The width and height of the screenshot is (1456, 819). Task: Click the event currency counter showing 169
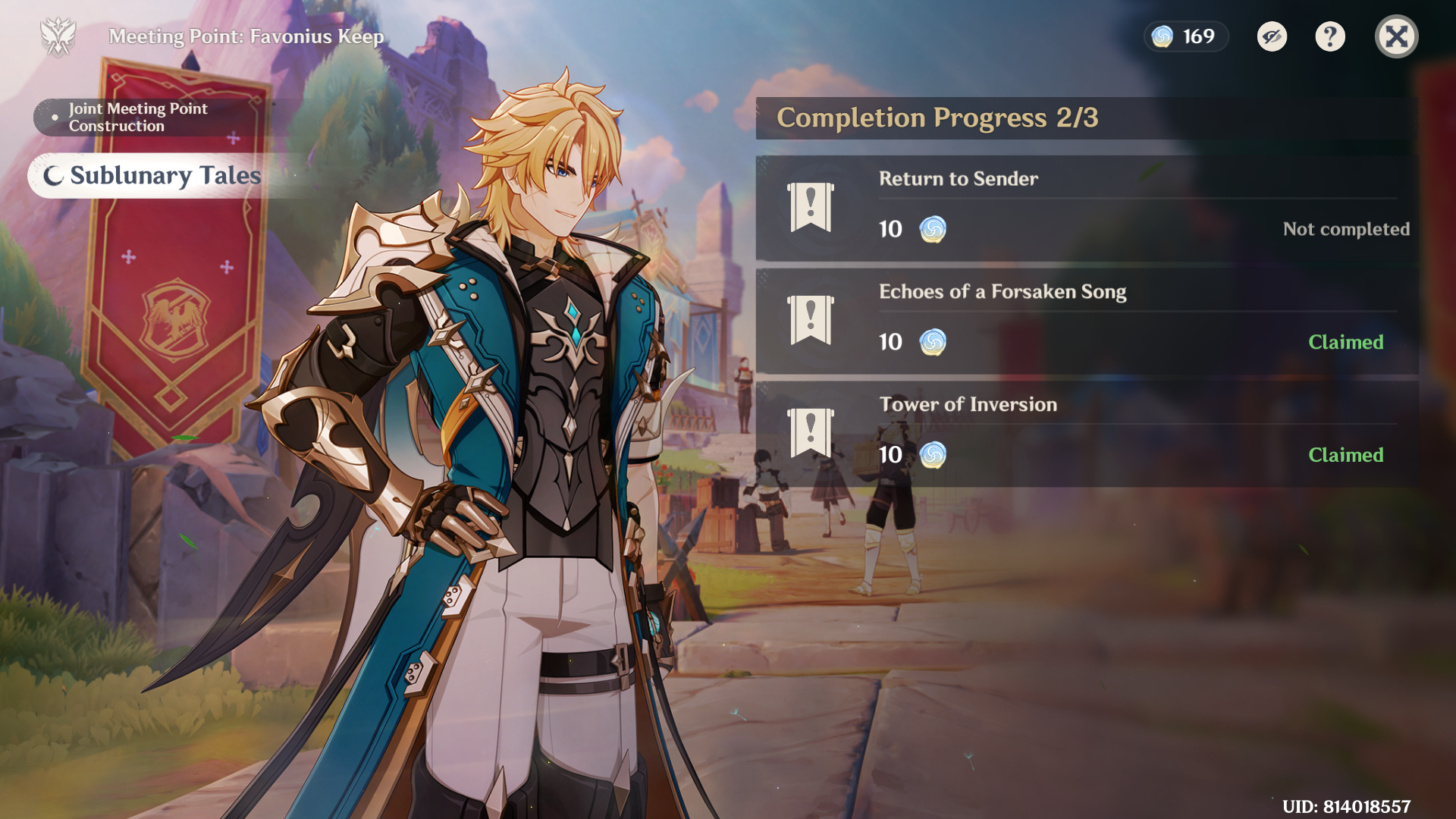coord(1185,36)
